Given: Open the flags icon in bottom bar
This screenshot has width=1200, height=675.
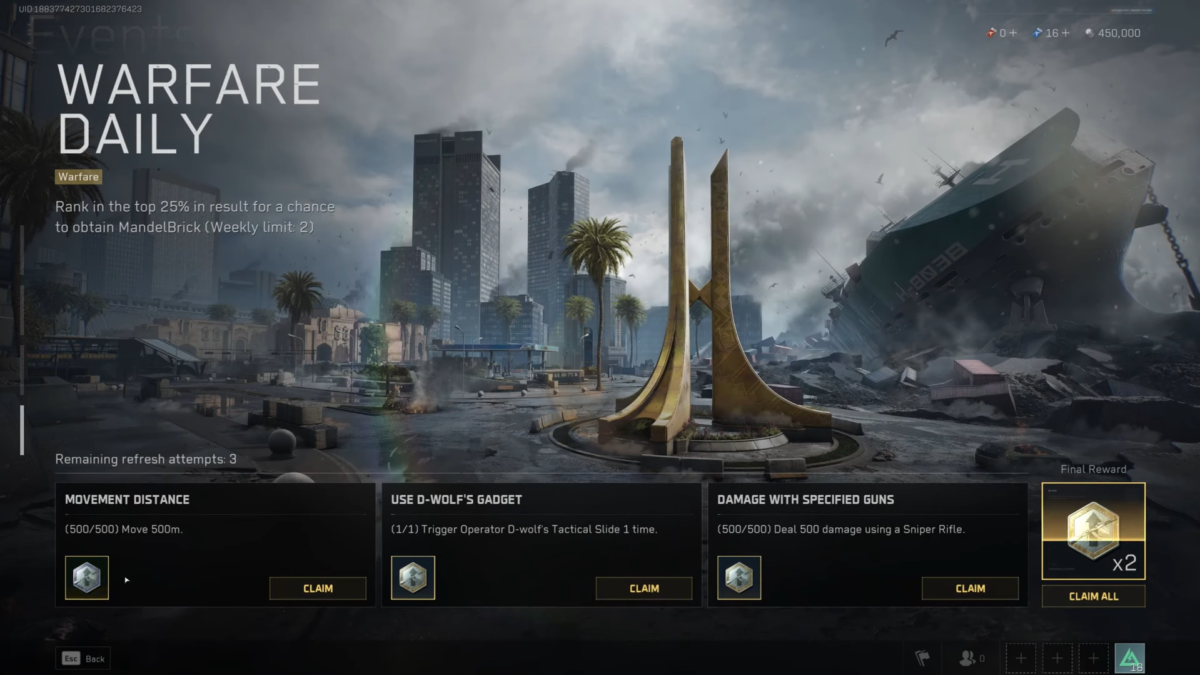Looking at the screenshot, I should 922,658.
